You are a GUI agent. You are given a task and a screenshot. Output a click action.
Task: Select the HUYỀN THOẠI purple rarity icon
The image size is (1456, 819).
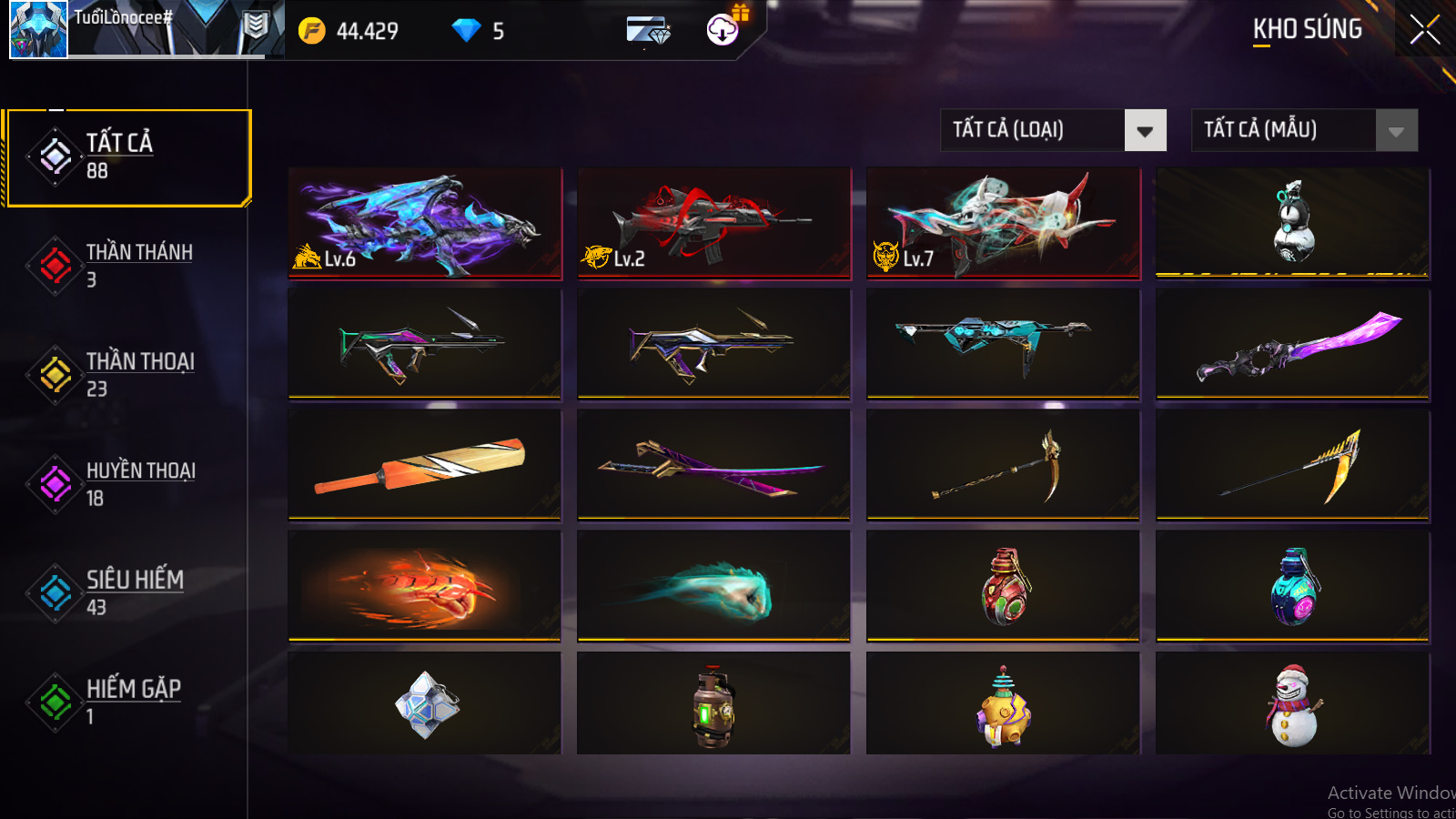pyautogui.click(x=54, y=483)
